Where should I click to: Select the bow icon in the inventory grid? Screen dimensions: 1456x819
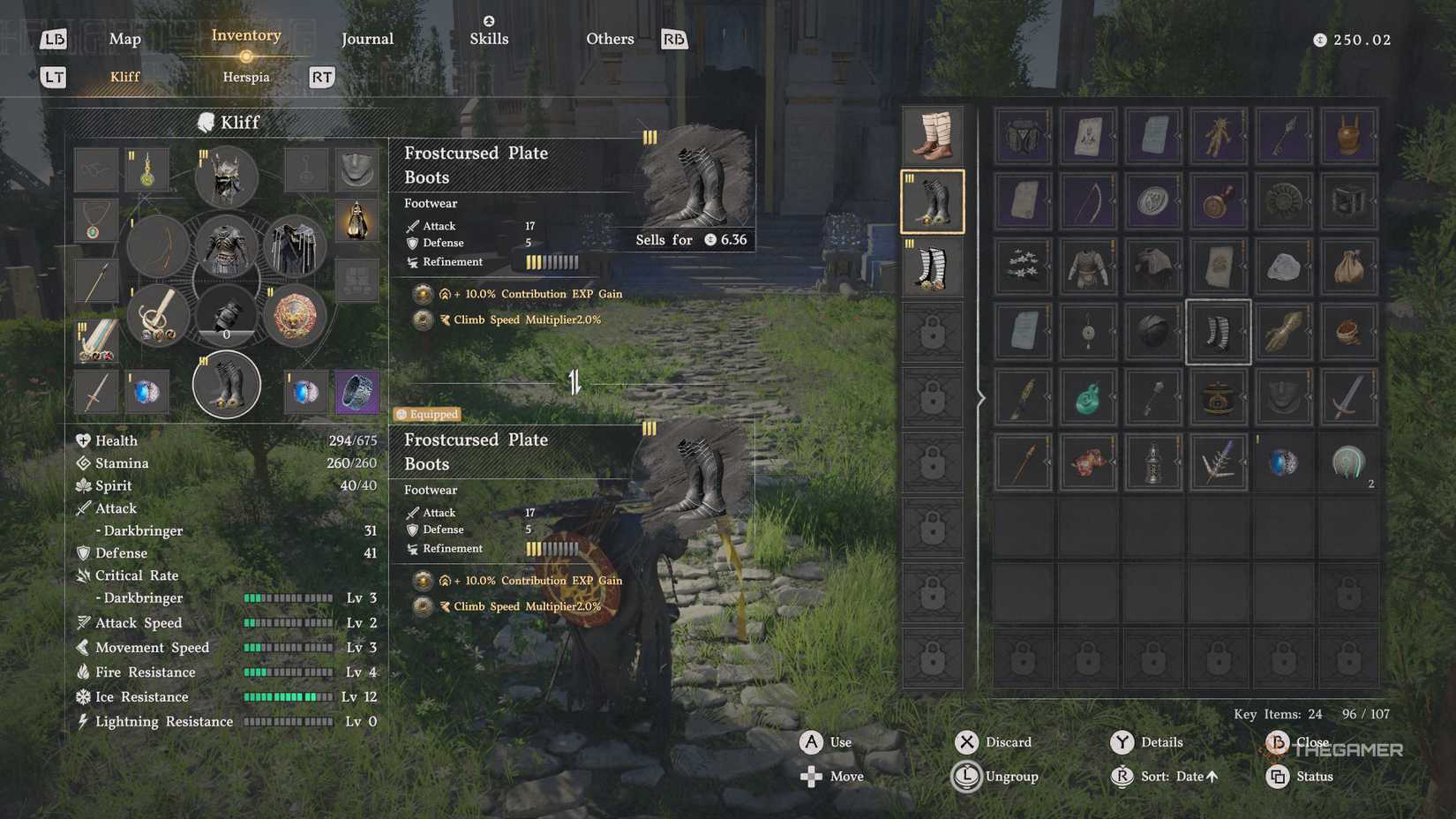(1087, 200)
